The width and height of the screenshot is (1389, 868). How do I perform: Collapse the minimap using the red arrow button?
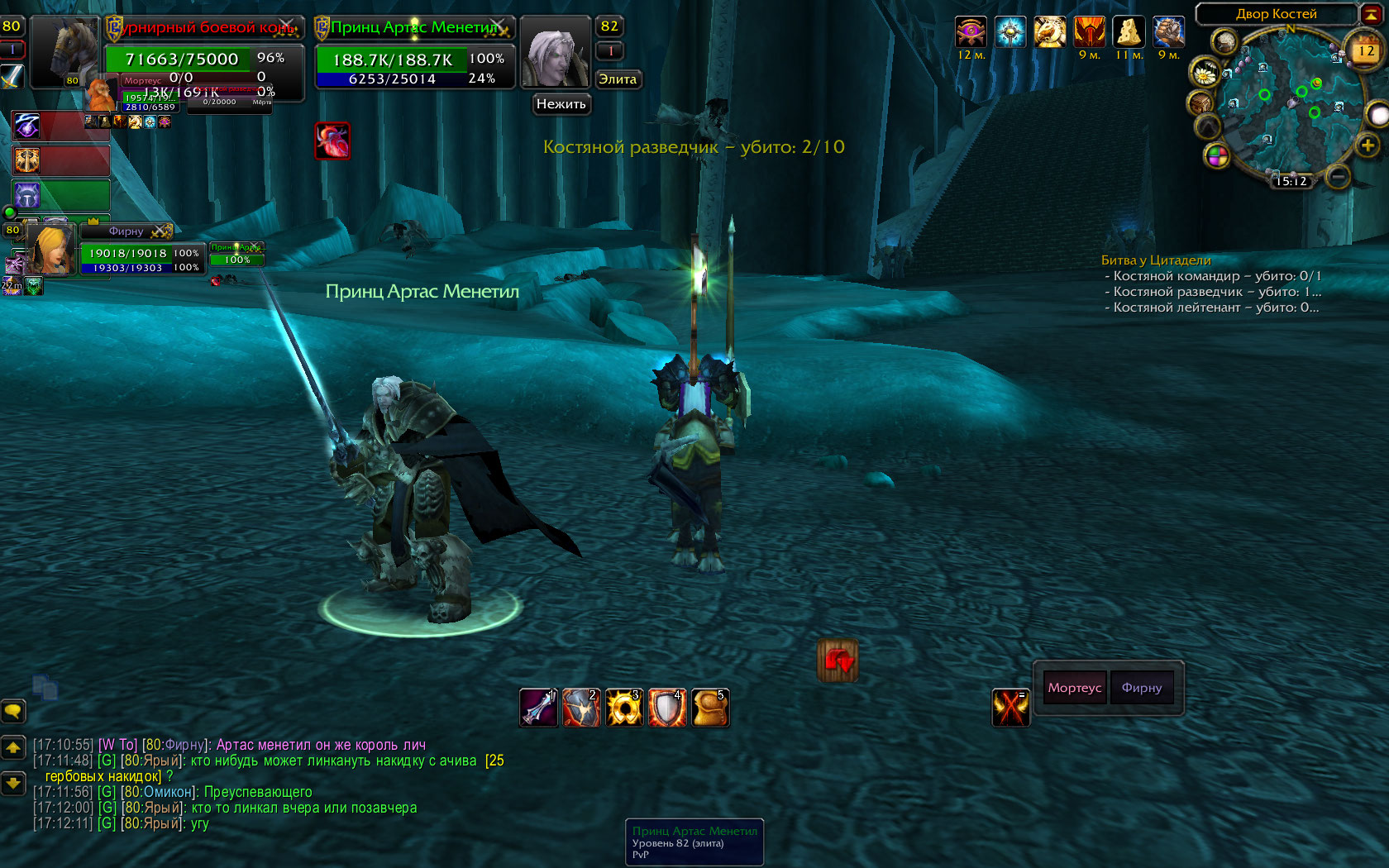1371,14
